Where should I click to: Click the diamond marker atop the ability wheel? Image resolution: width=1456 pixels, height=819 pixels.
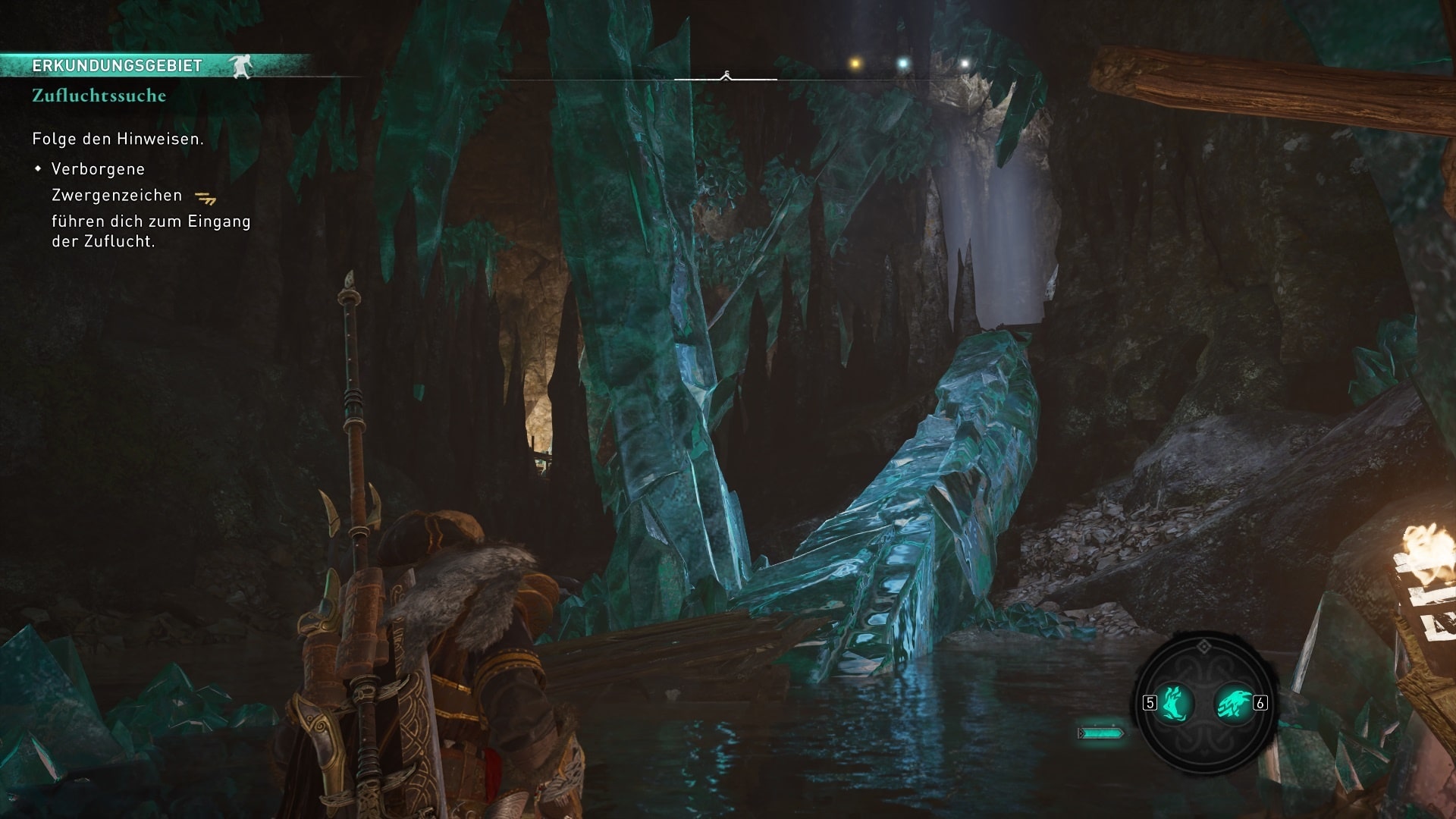click(1203, 646)
